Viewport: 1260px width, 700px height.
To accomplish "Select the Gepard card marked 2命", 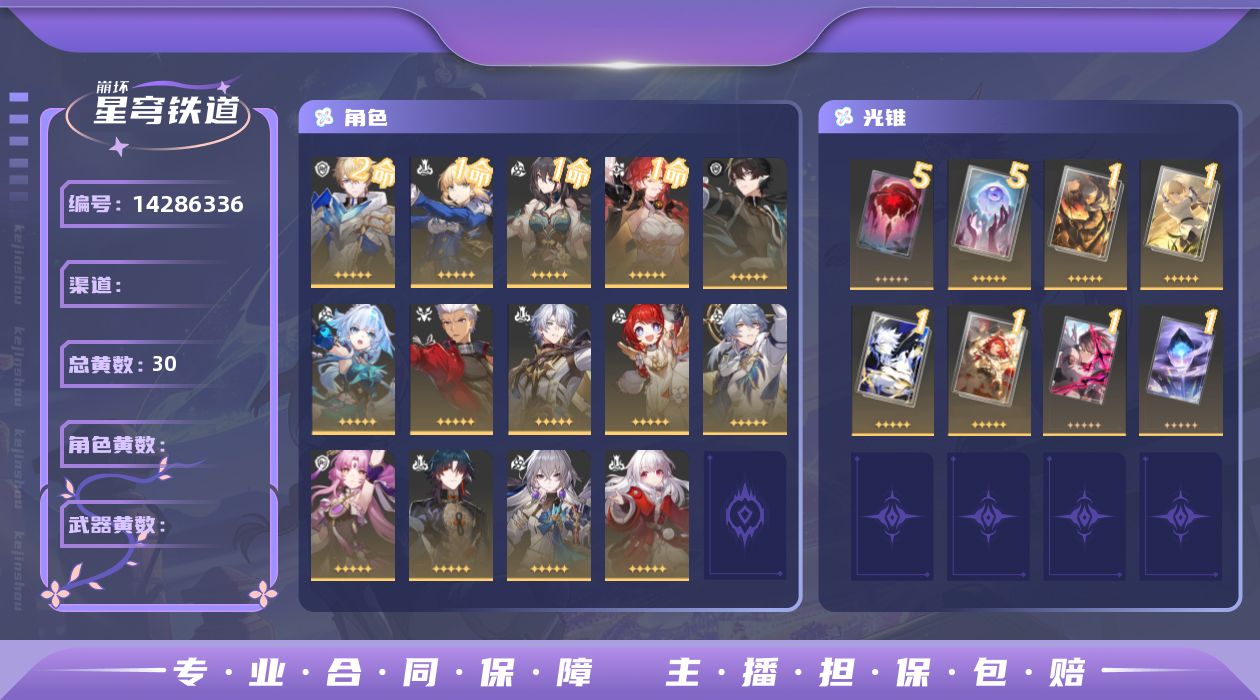I will click(x=353, y=222).
